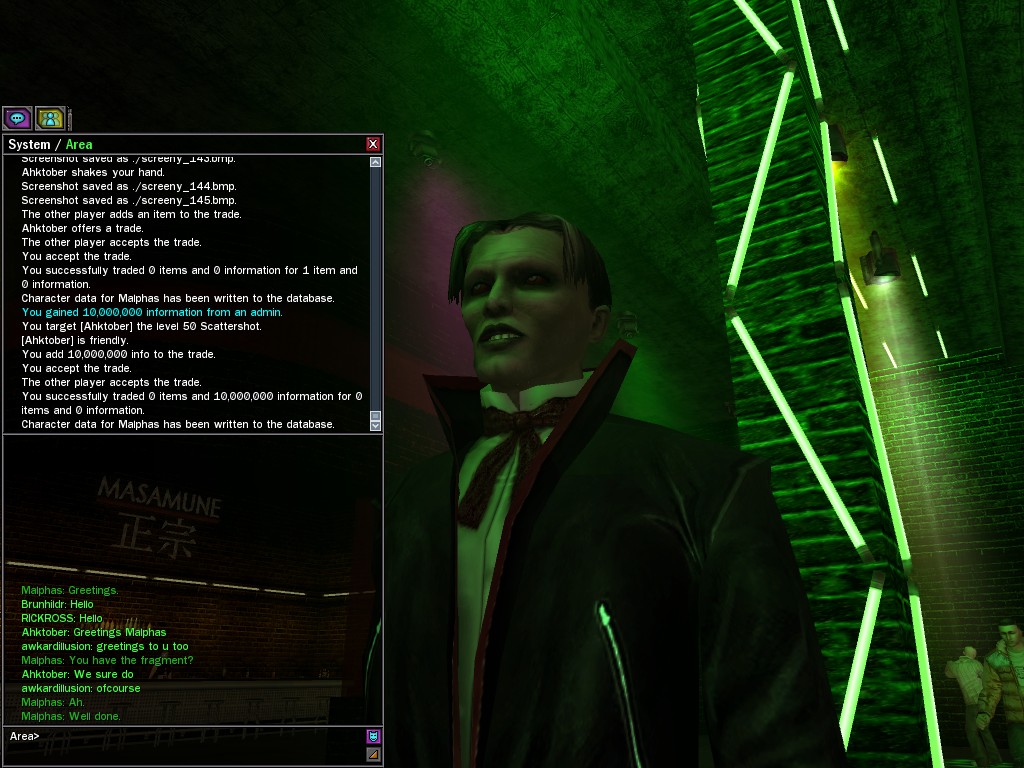Close the System / Area chat window

coord(373,144)
